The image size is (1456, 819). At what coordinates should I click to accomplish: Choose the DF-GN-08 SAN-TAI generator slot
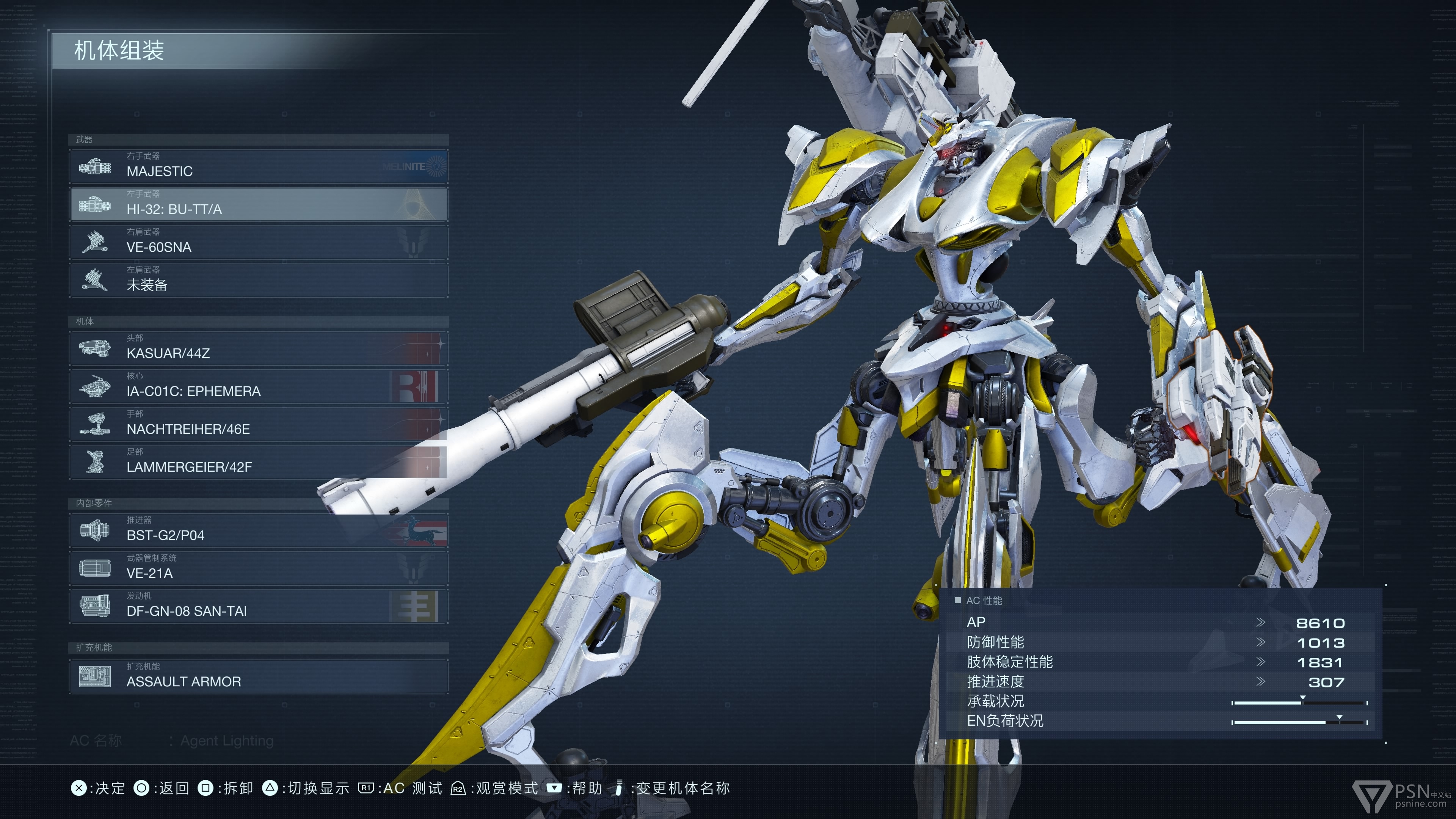[258, 606]
